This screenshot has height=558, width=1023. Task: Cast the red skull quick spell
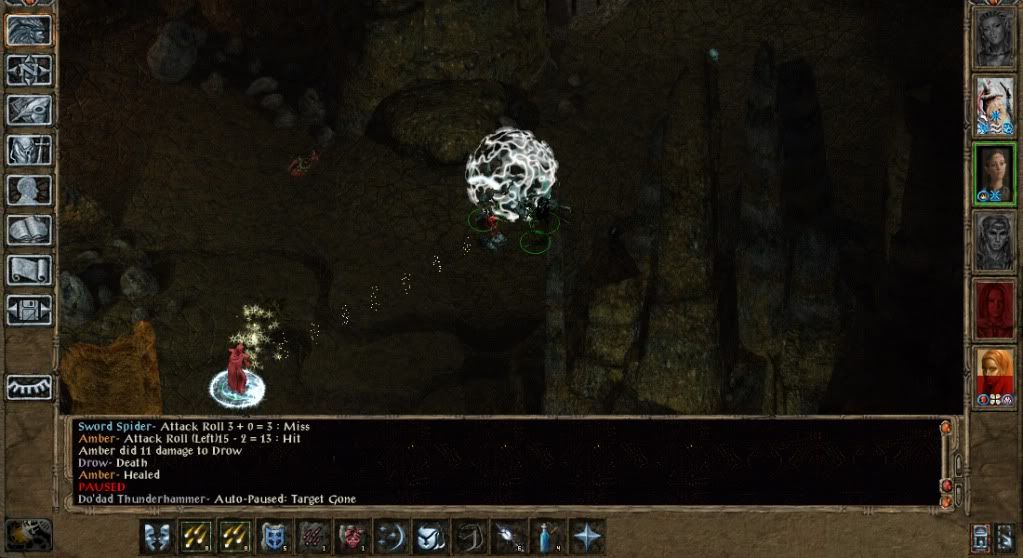click(x=351, y=536)
